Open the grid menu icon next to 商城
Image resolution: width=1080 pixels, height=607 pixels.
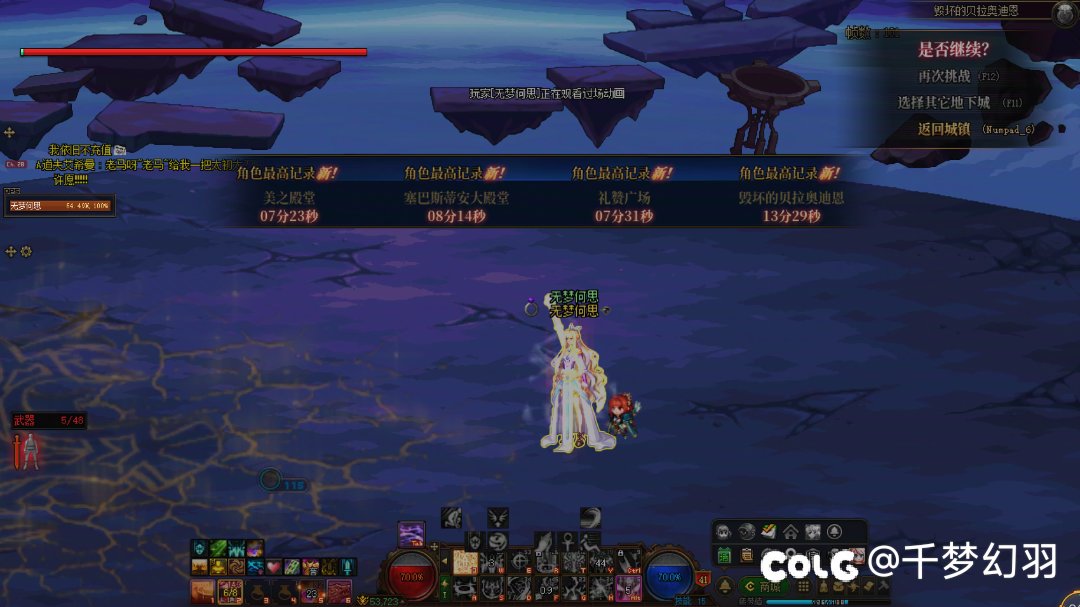(x=803, y=586)
